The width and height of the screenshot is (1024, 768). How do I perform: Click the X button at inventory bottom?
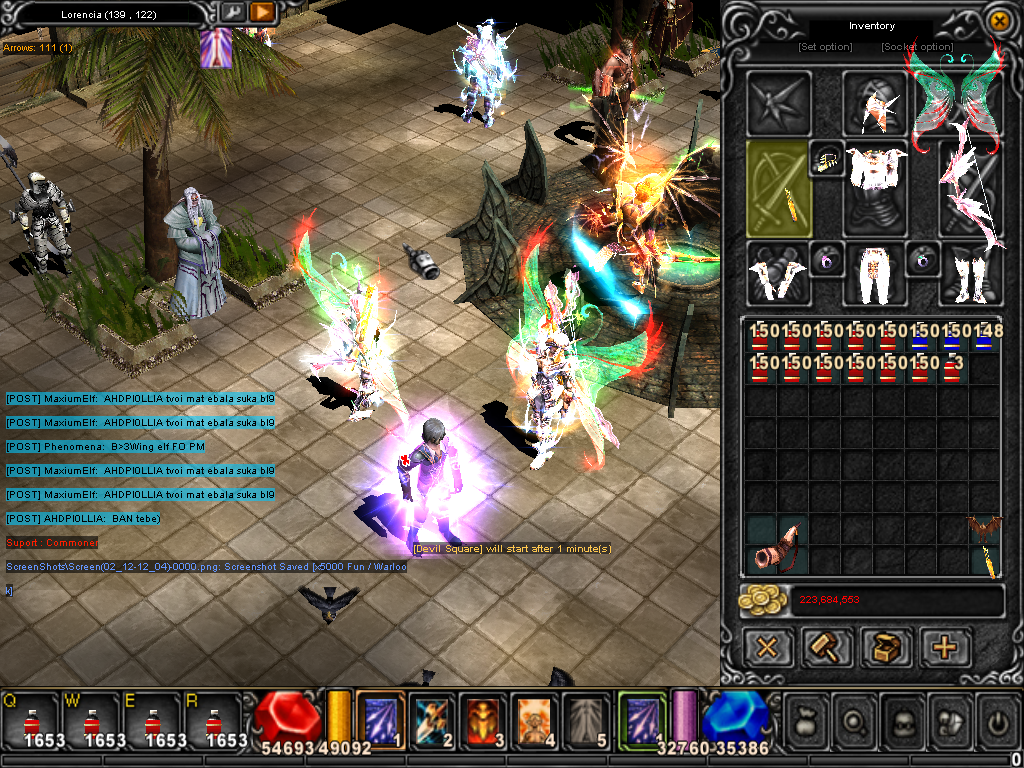click(x=767, y=647)
